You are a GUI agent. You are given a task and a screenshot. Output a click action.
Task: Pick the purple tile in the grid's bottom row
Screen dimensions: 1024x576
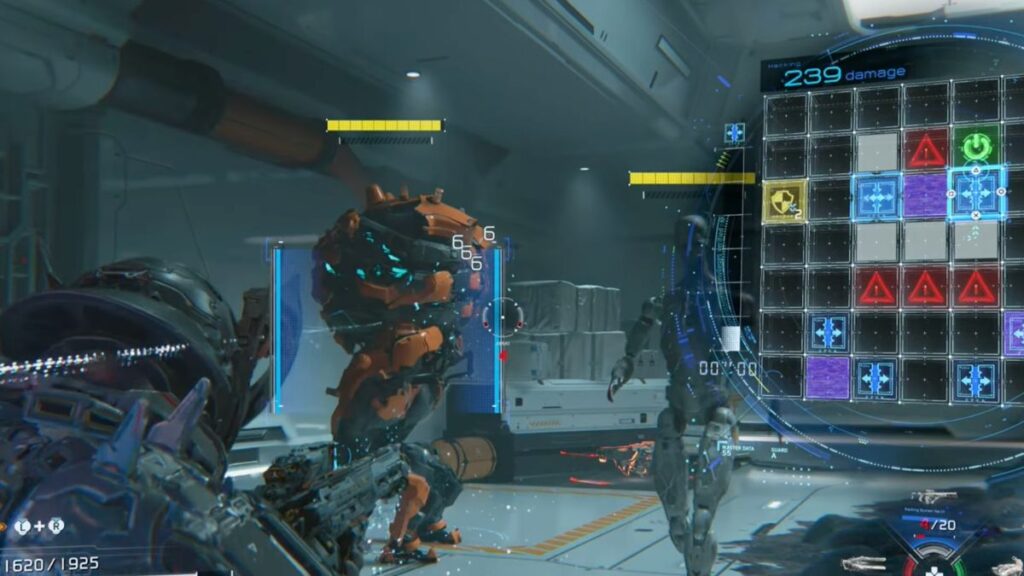coord(828,378)
